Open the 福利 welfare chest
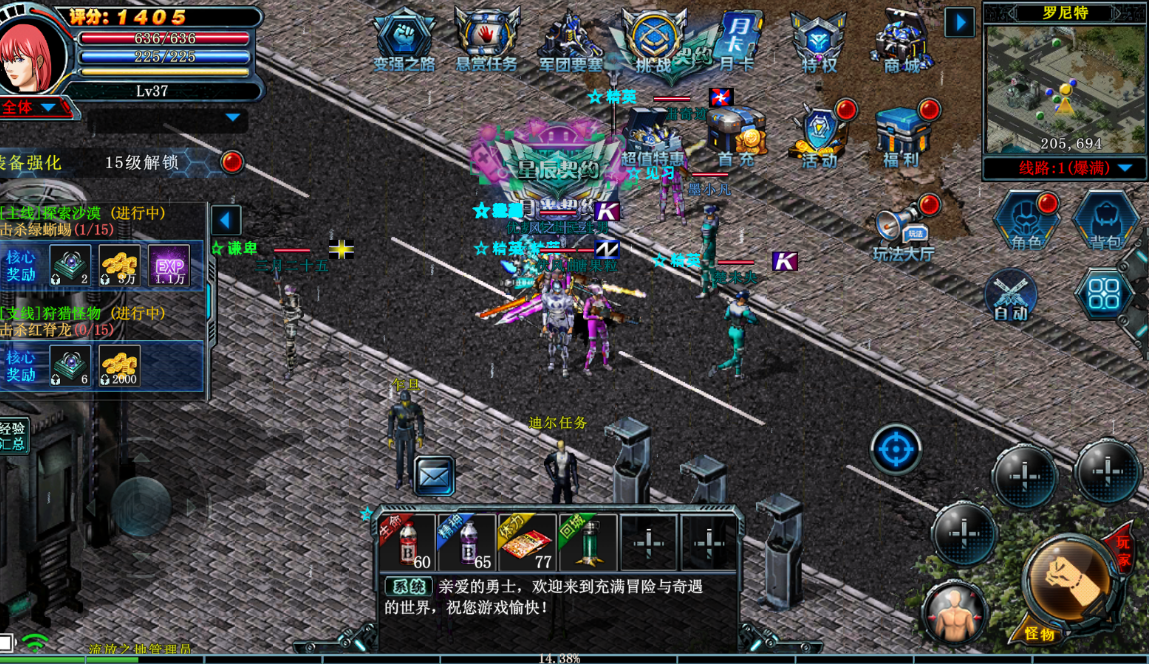 click(x=902, y=135)
